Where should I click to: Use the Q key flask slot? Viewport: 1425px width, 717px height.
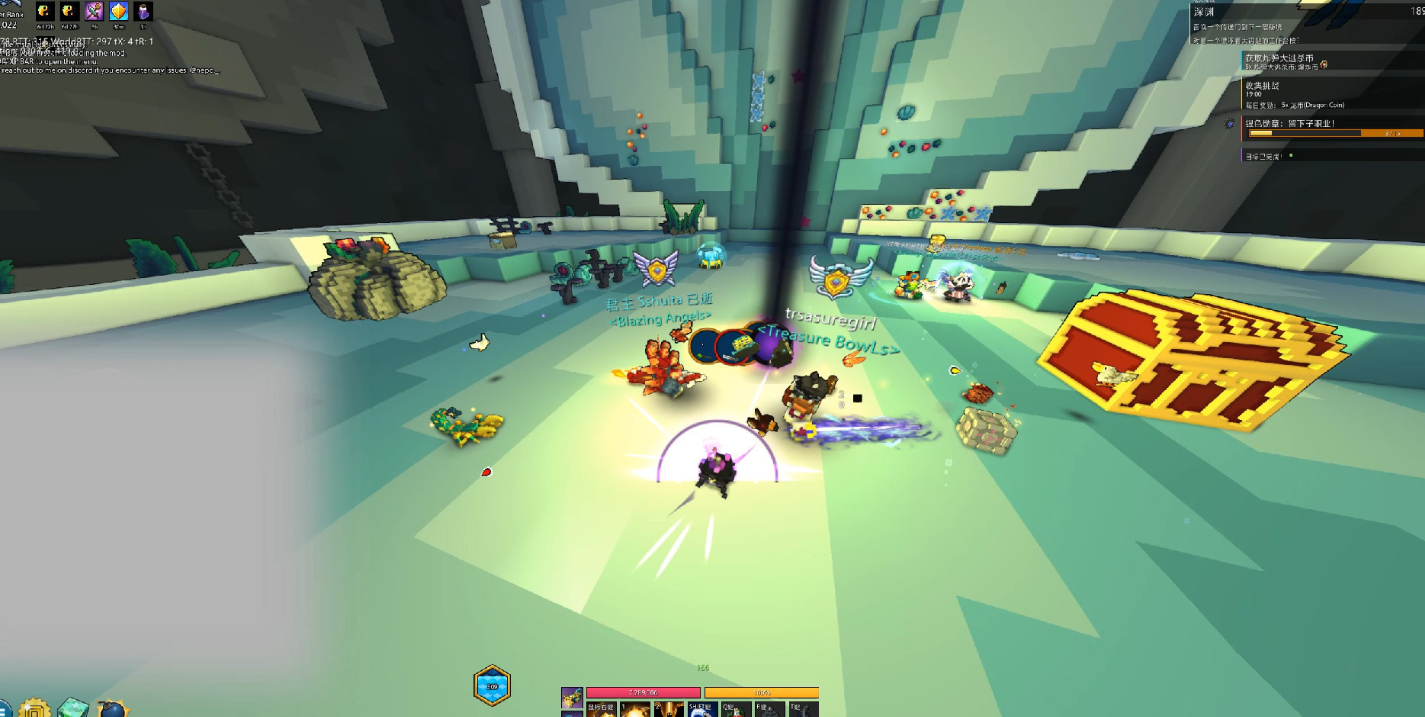tap(735, 709)
